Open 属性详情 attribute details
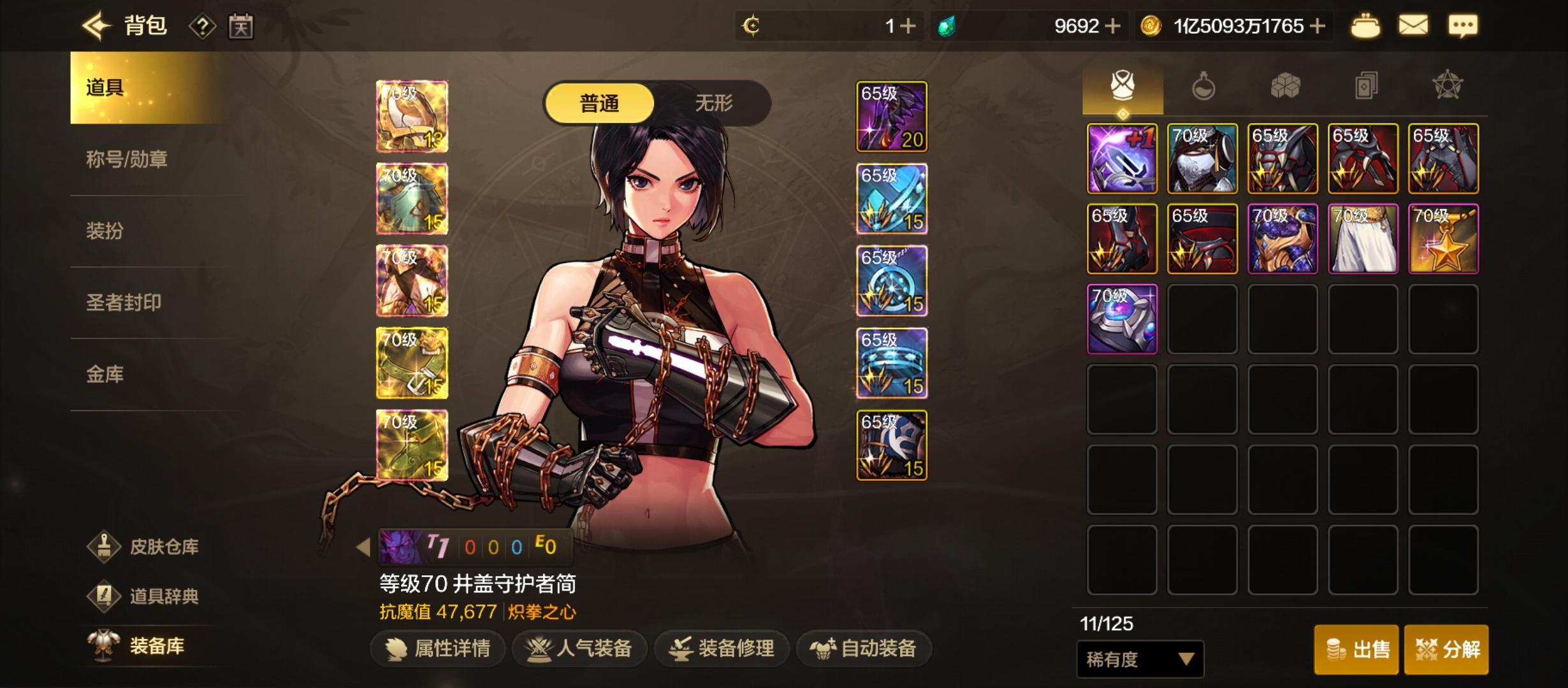This screenshot has width=1568, height=688. pyautogui.click(x=438, y=649)
